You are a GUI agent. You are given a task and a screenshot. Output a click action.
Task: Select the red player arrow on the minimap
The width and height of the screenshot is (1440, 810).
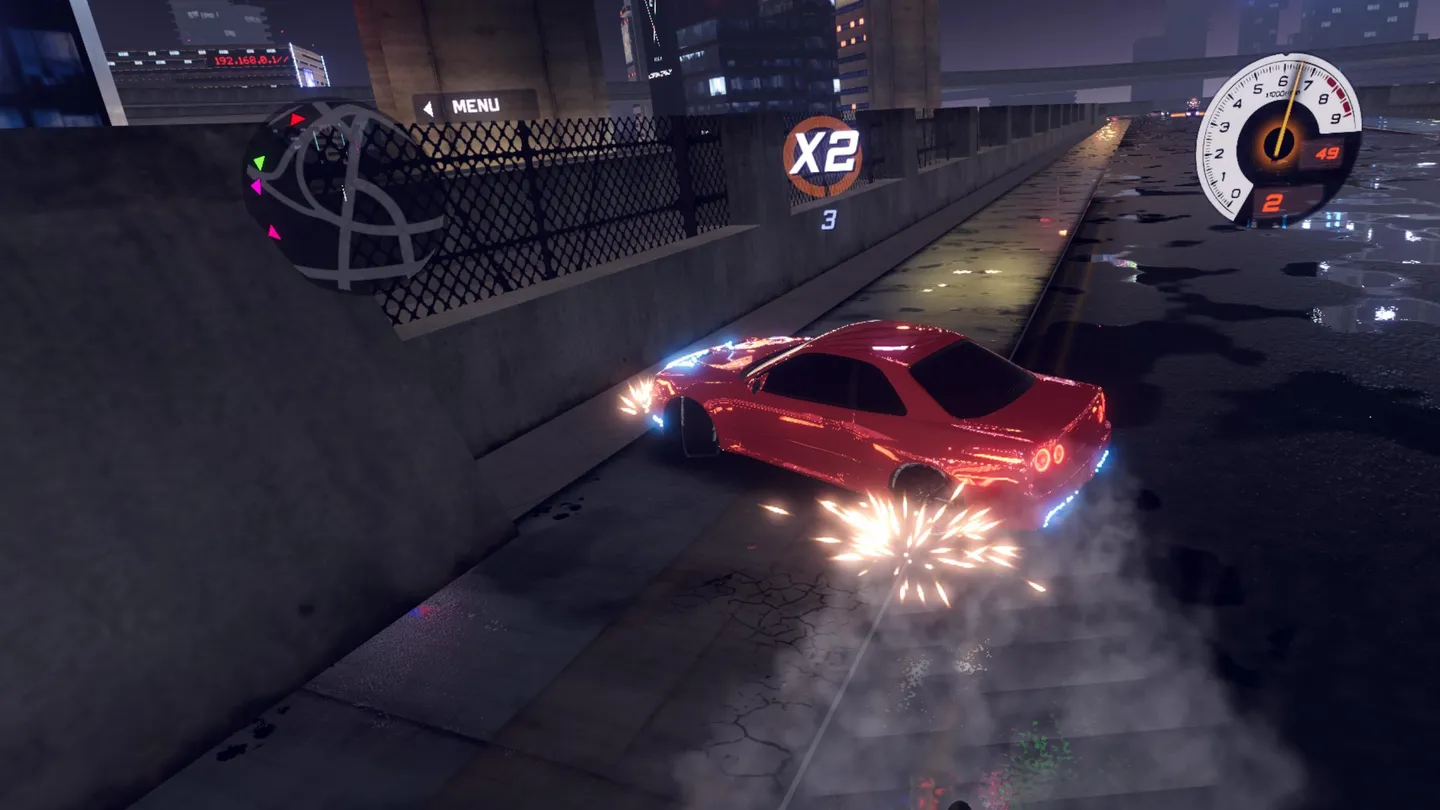point(296,118)
